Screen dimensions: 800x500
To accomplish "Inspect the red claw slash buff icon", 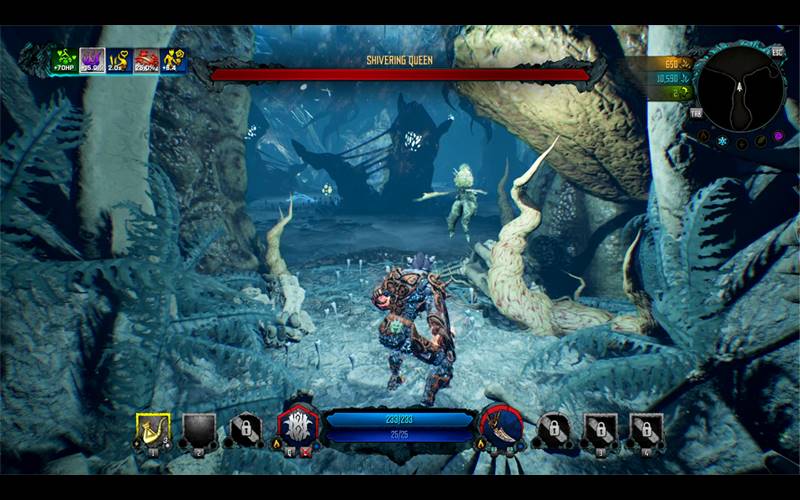I will 146,60.
